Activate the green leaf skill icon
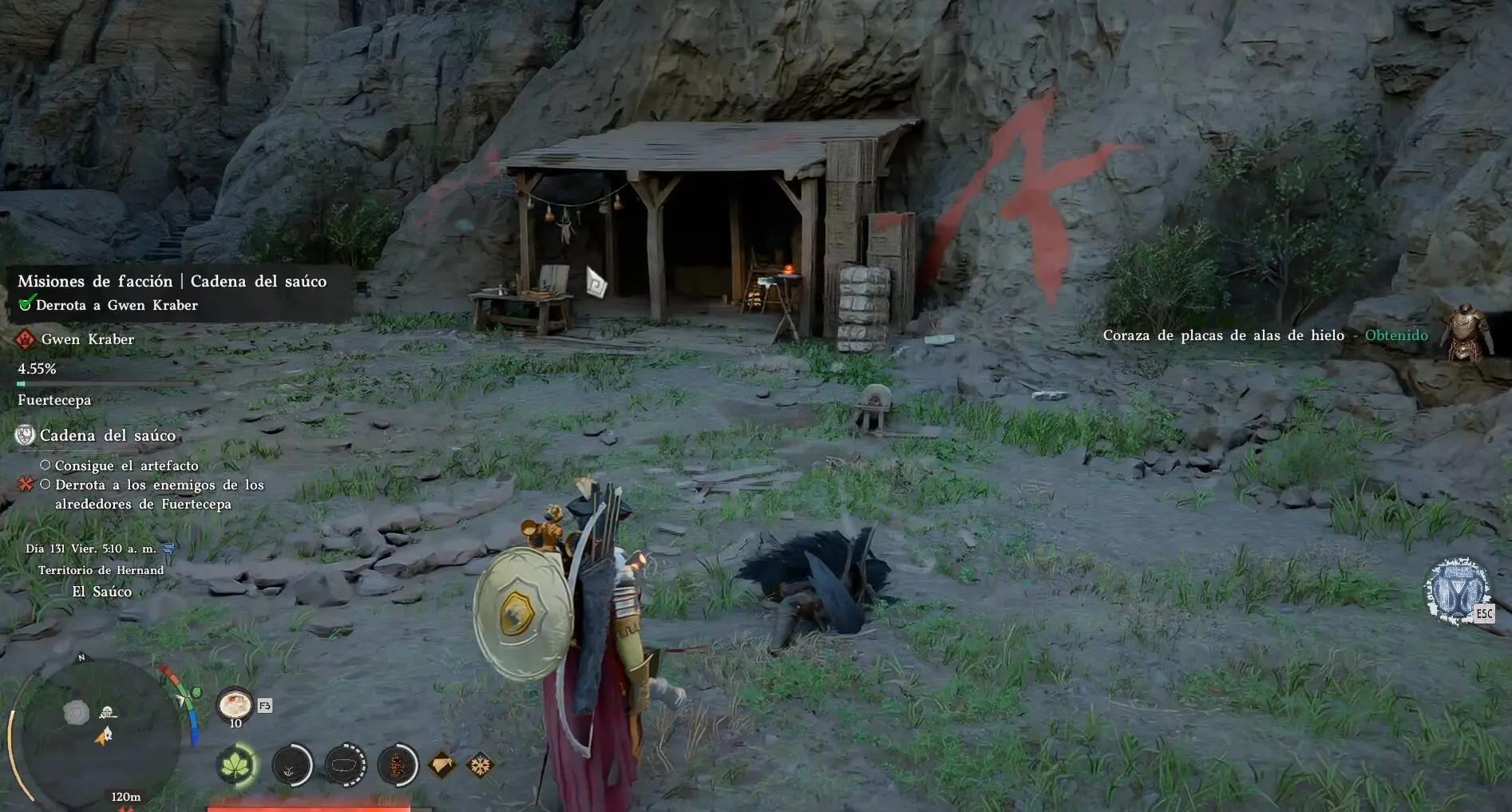1512x812 pixels. [237, 765]
